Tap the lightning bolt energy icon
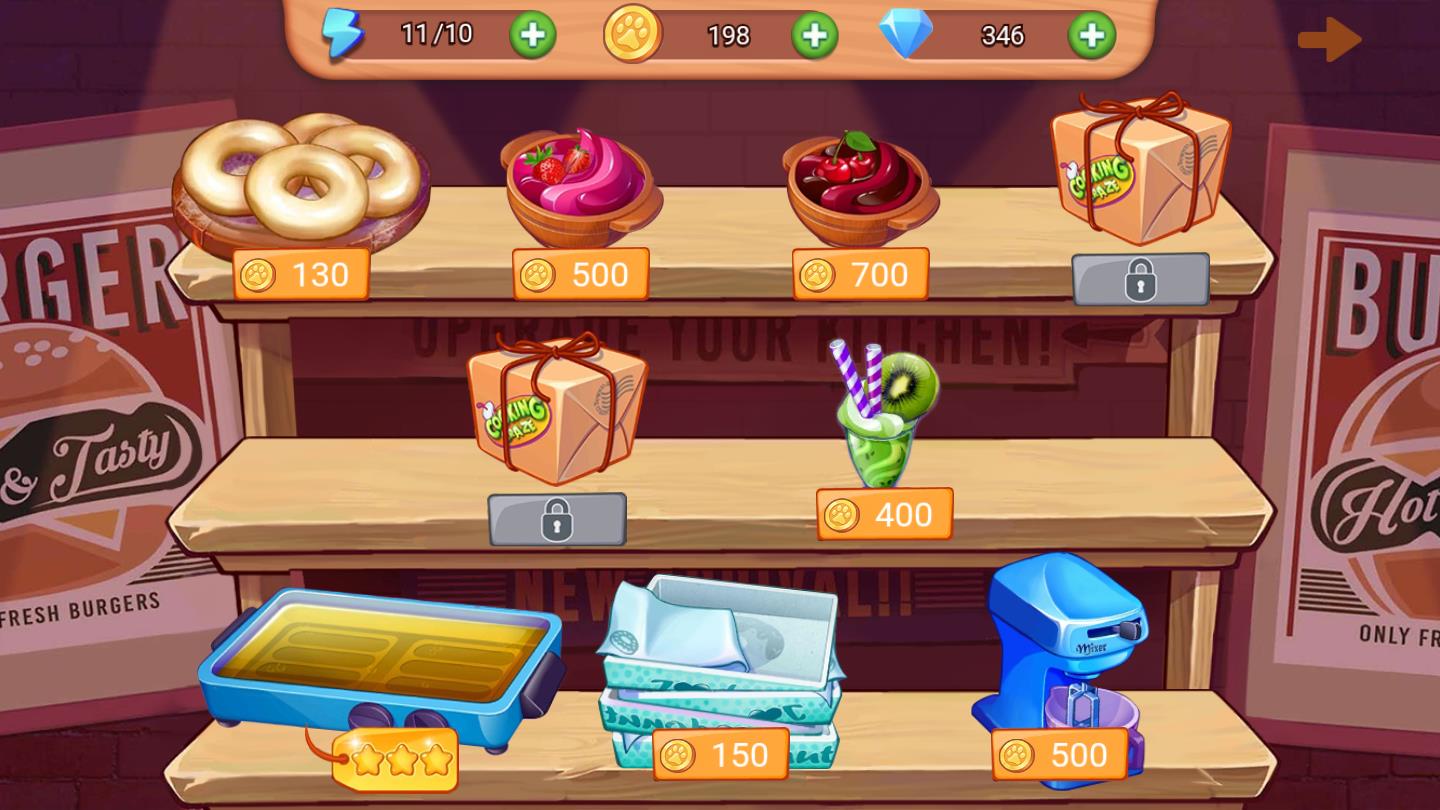Viewport: 1440px width, 810px height. pyautogui.click(x=342, y=35)
